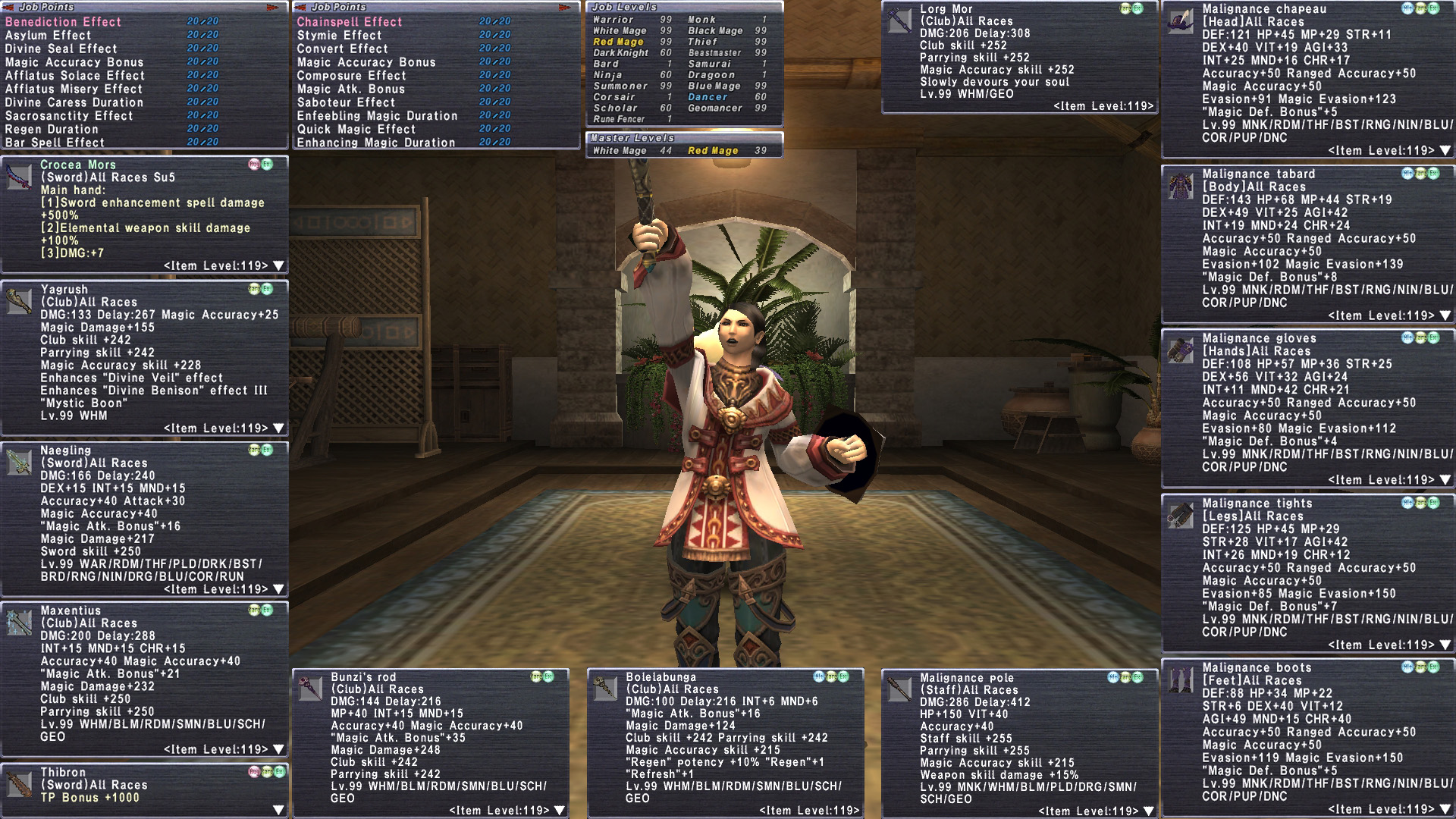Select Geomancer in the Job Levels list

pos(715,108)
